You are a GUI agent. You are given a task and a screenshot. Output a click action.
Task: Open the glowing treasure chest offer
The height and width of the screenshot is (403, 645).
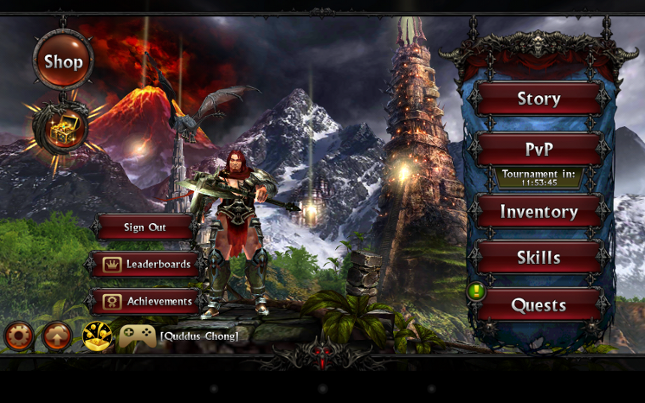62,130
